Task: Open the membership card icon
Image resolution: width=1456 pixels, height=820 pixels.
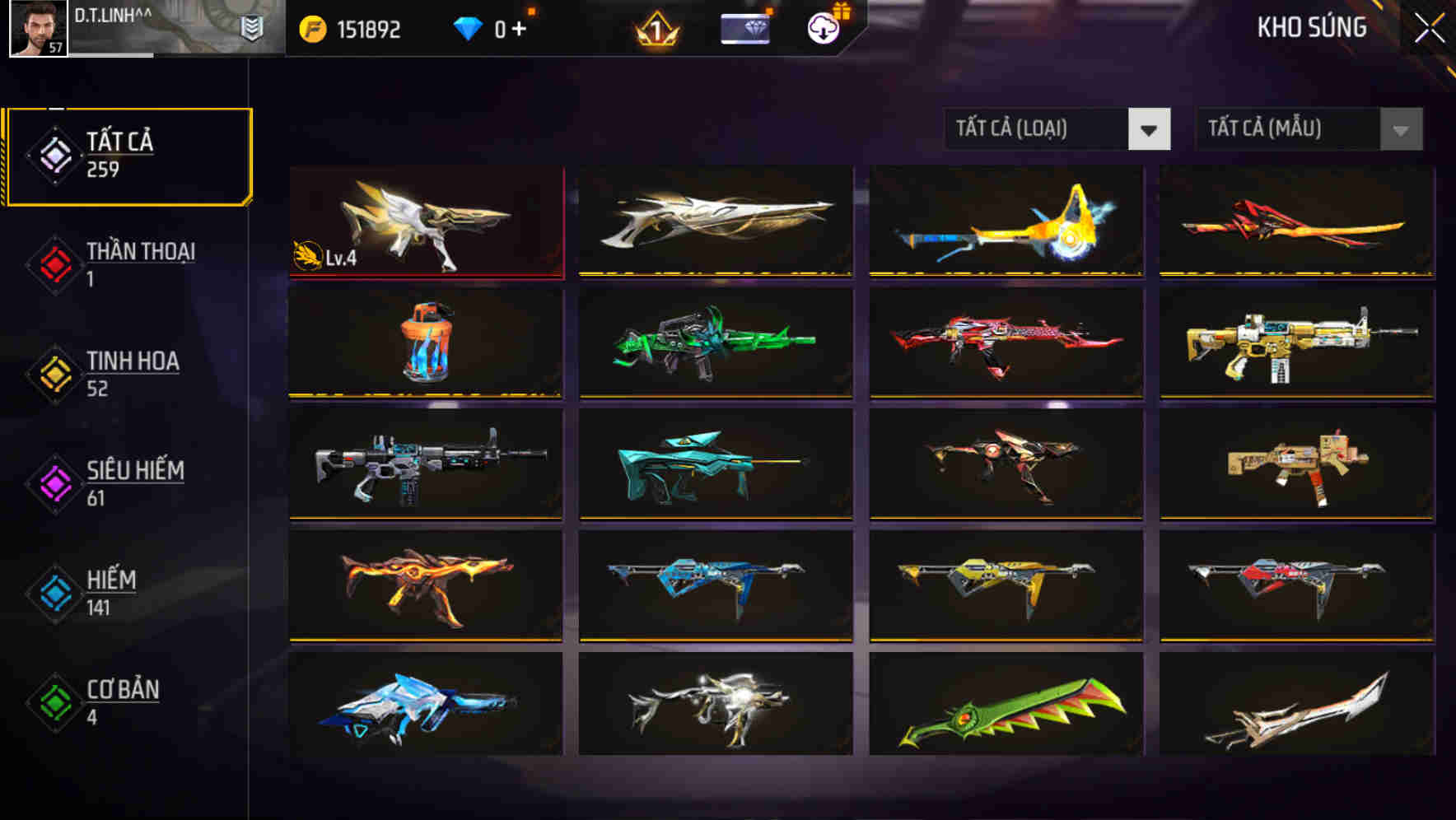Action: coord(744,29)
